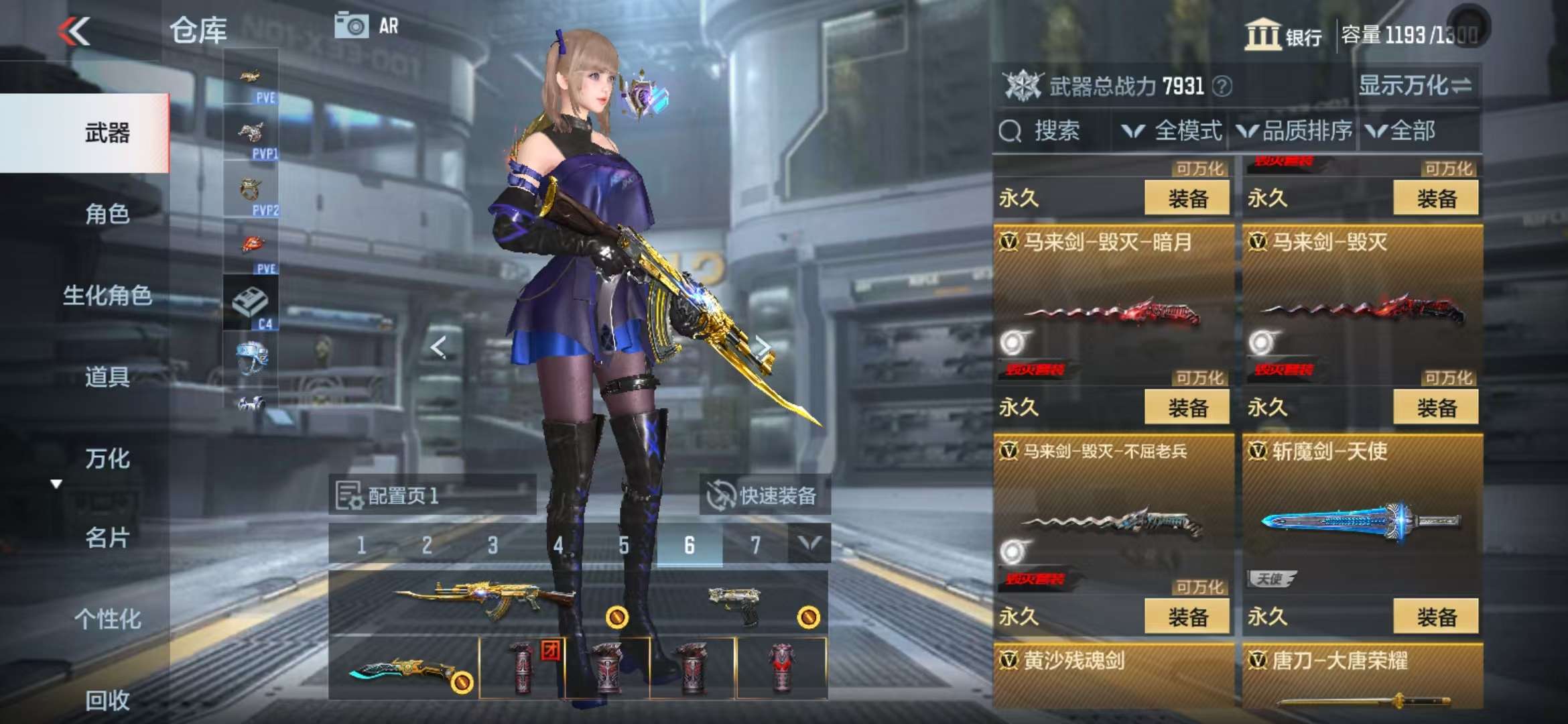Image resolution: width=1568 pixels, height=724 pixels.
Task: Open the 个性化 category
Action: tap(107, 619)
